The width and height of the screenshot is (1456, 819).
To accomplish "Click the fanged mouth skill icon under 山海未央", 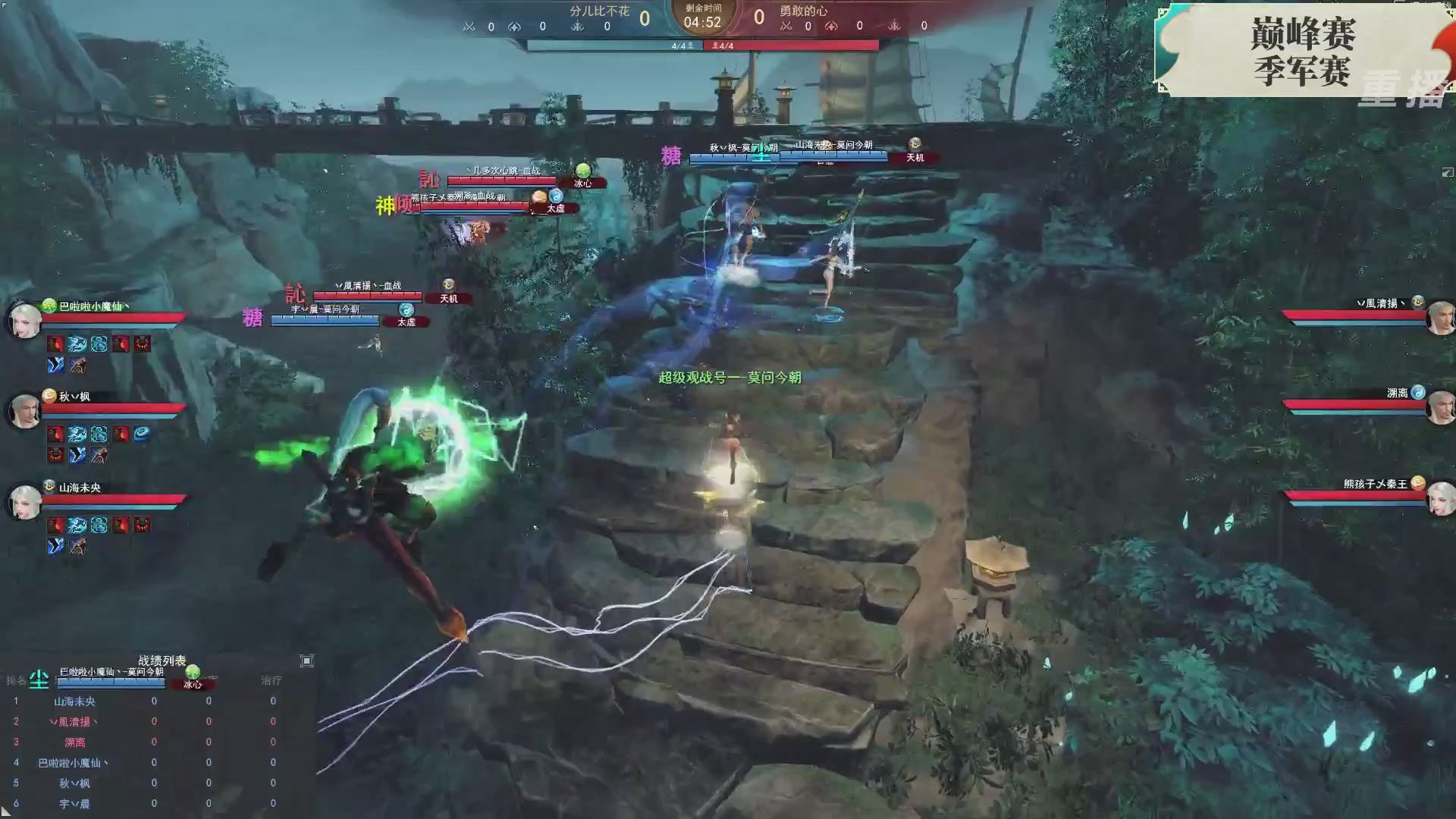I will click(x=142, y=525).
